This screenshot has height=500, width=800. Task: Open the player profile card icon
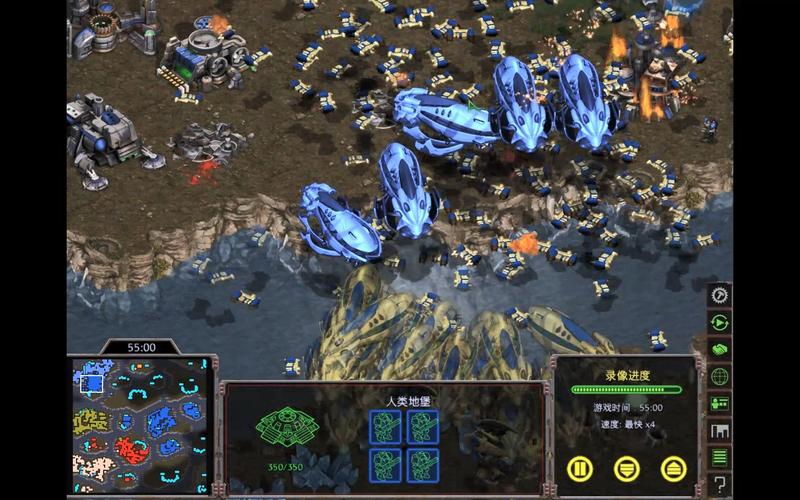pyautogui.click(x=719, y=404)
